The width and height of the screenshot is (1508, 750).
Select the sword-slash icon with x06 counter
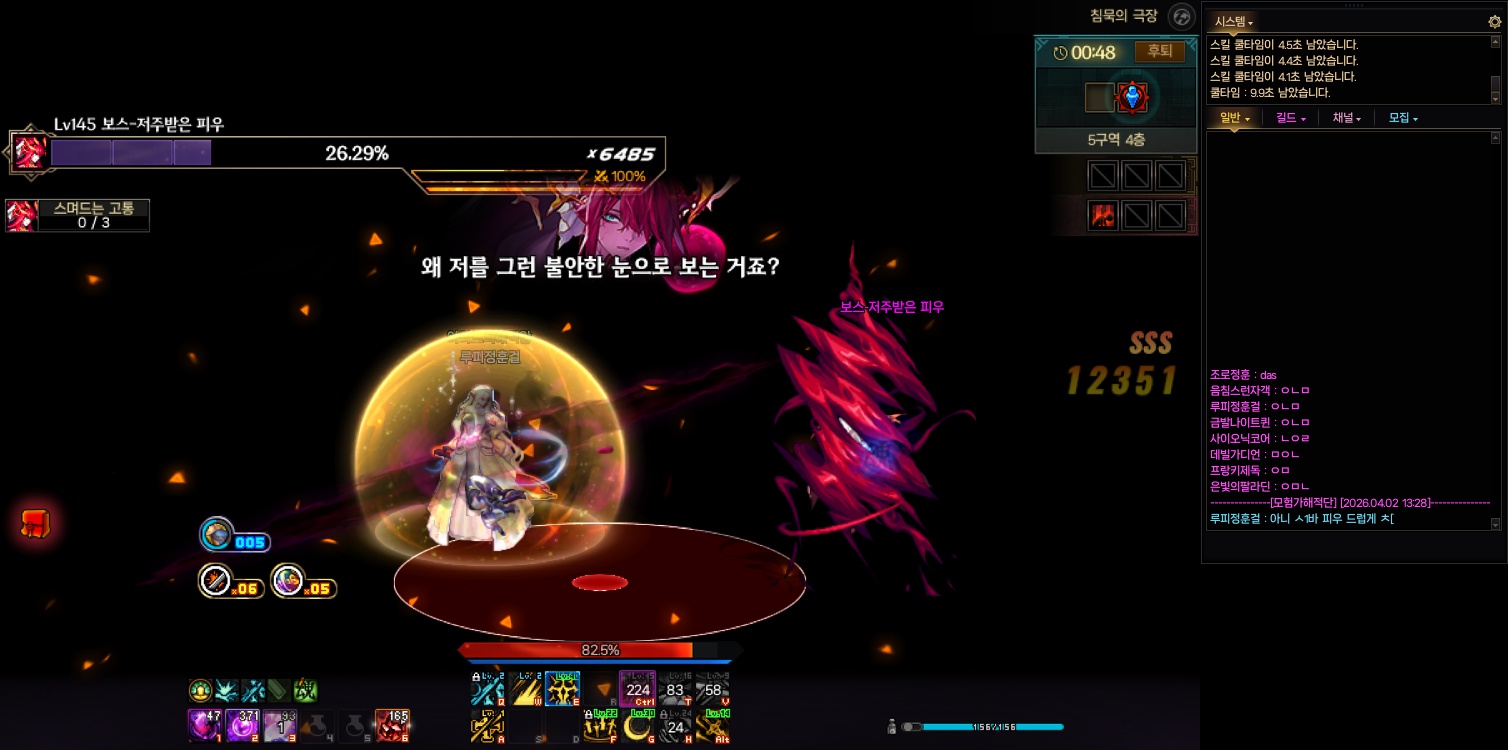tap(216, 581)
